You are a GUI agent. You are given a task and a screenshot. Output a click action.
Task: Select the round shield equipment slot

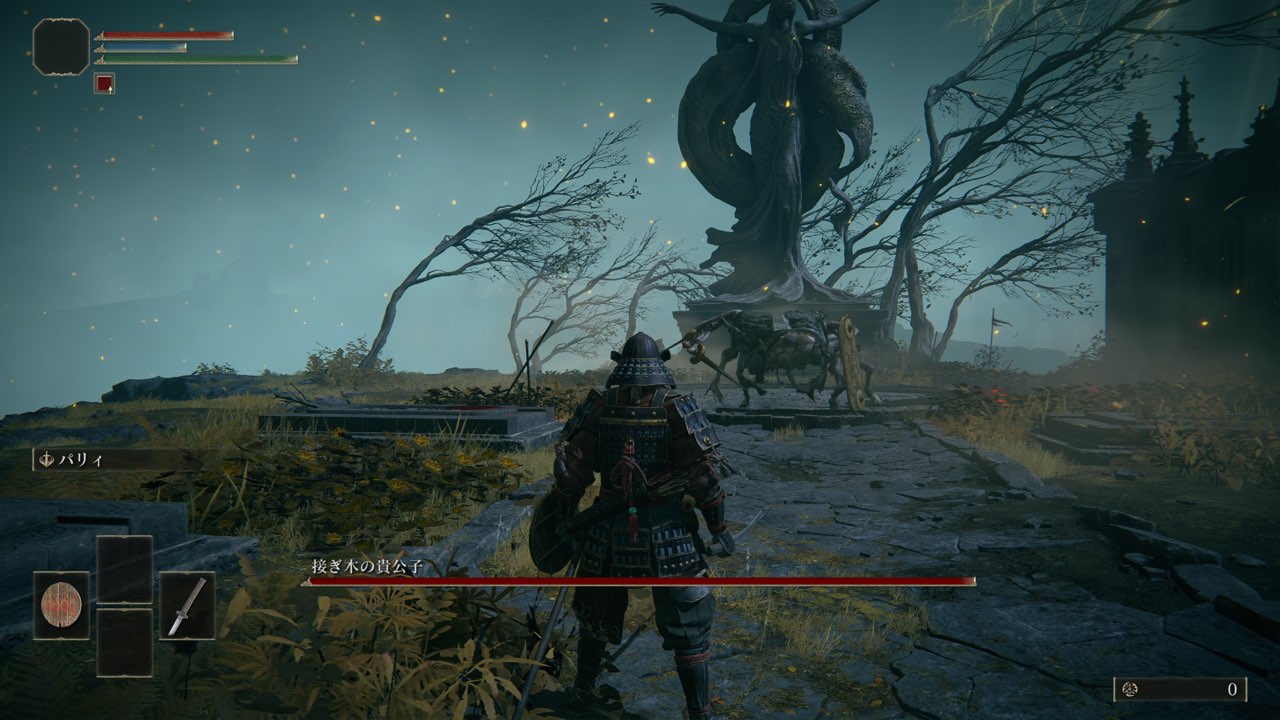pos(61,605)
